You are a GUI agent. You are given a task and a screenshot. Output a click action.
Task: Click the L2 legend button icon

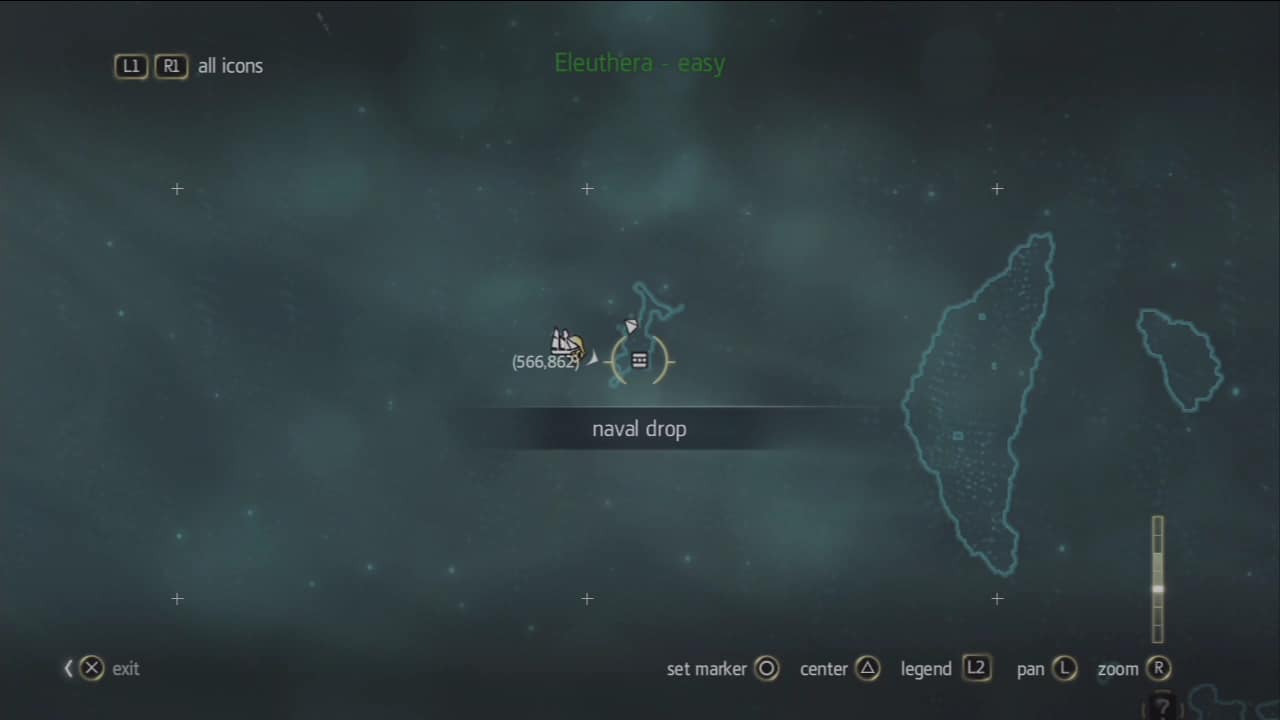pos(977,669)
